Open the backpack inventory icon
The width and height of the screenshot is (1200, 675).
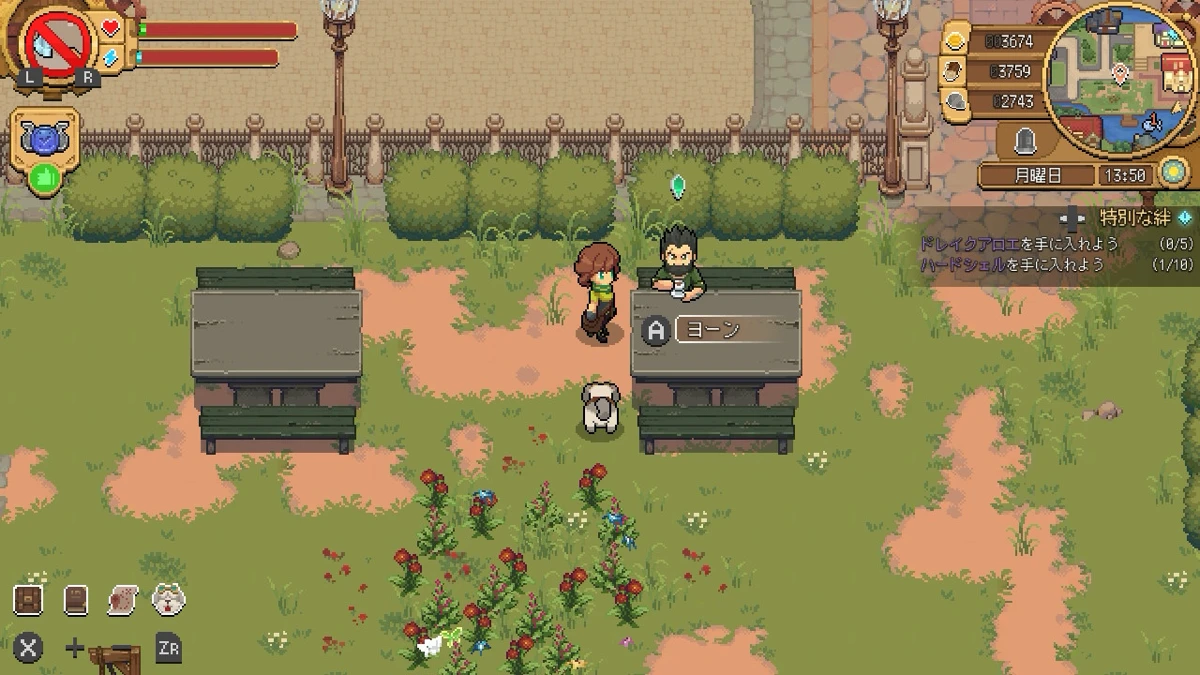[28, 599]
